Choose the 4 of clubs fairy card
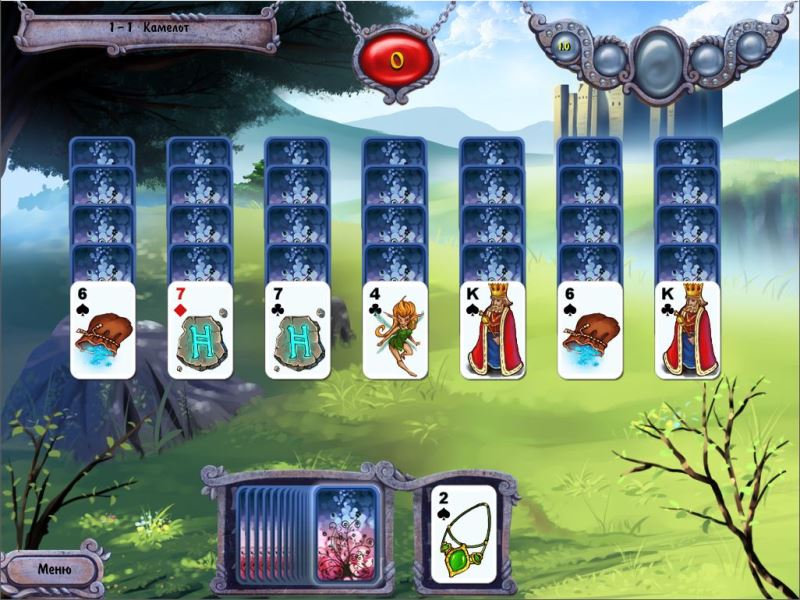This screenshot has height=600, width=800. tap(395, 330)
